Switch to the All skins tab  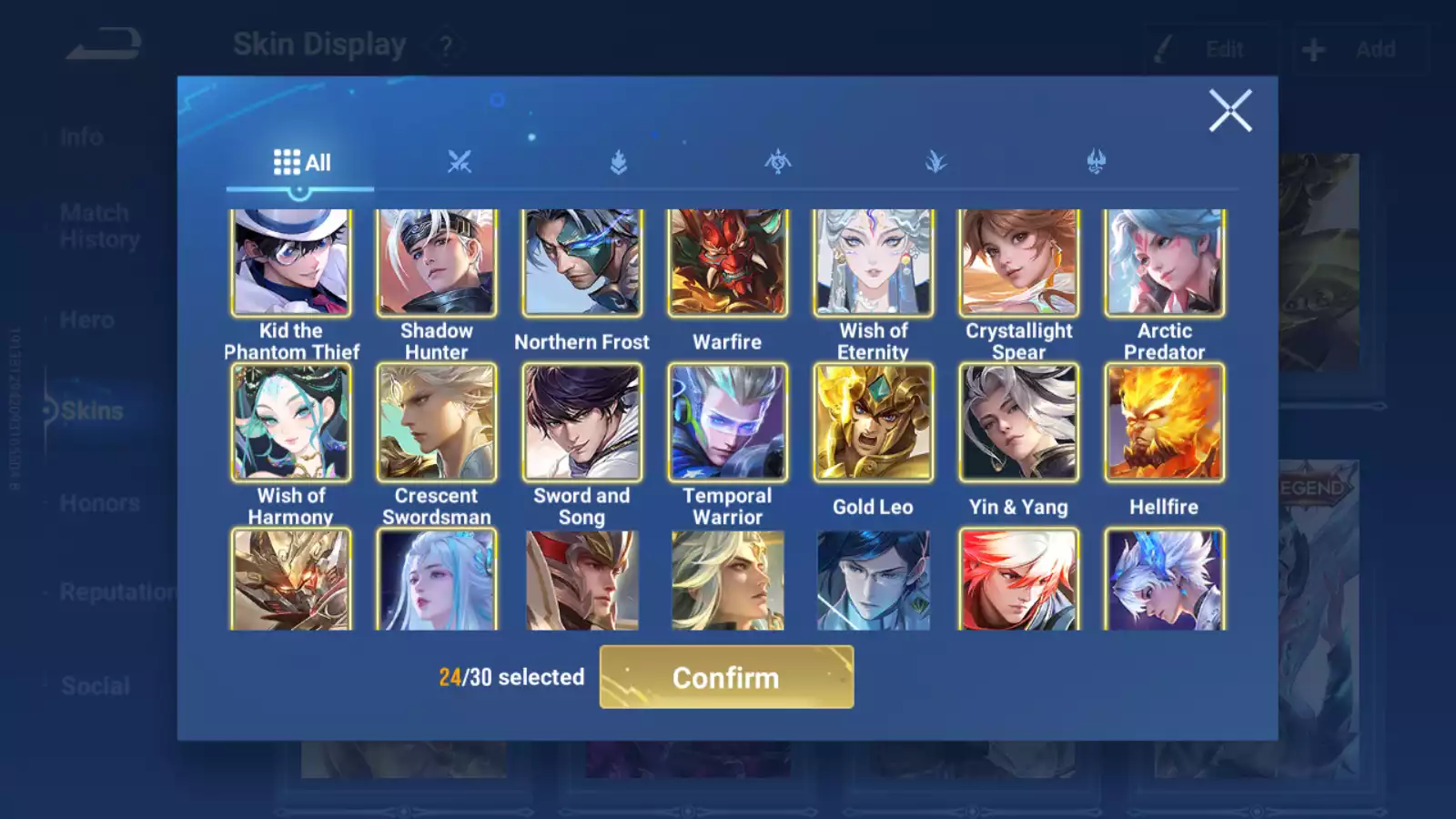tap(301, 163)
